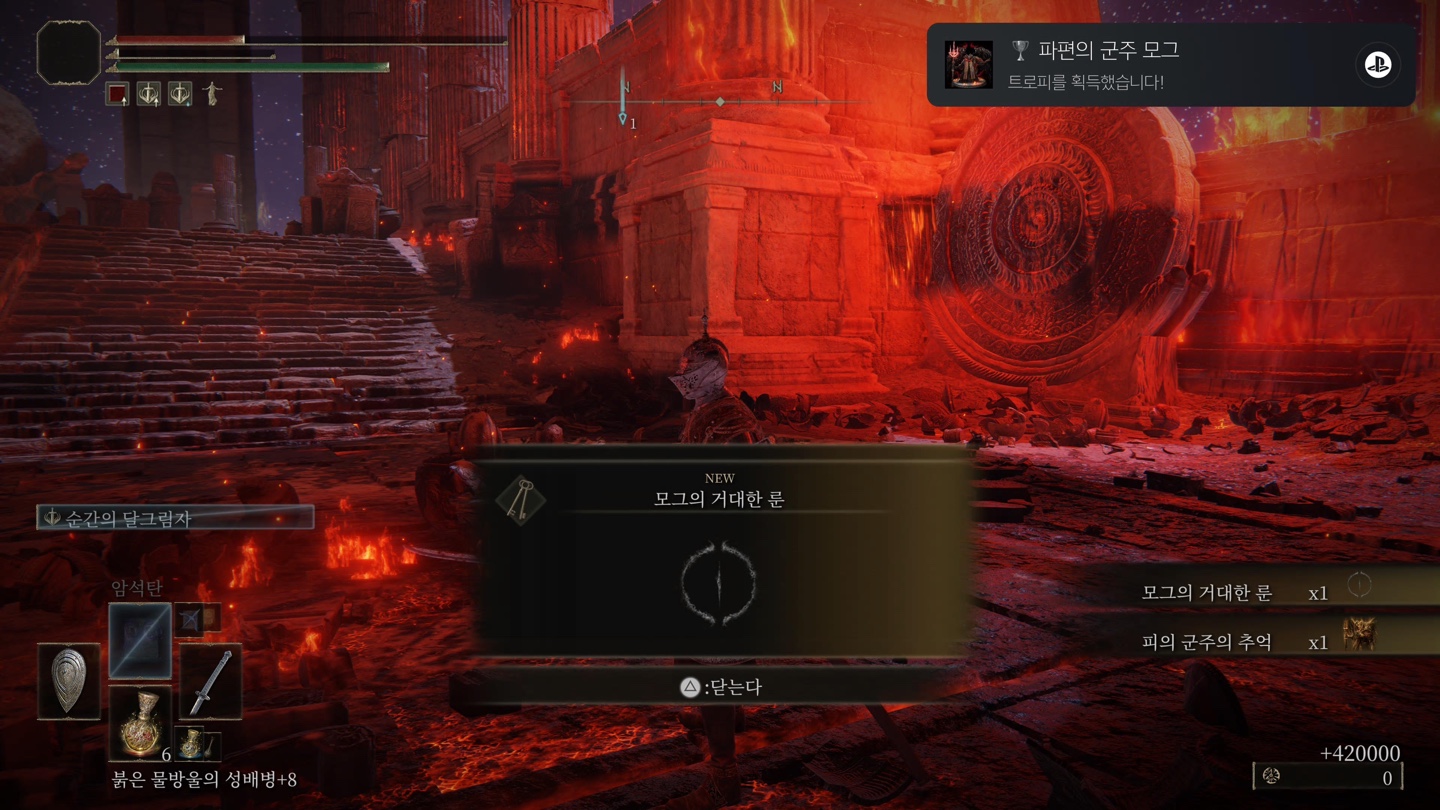This screenshot has width=1440, height=810.
Task: Click the equipped shield icon
Action: [67, 682]
